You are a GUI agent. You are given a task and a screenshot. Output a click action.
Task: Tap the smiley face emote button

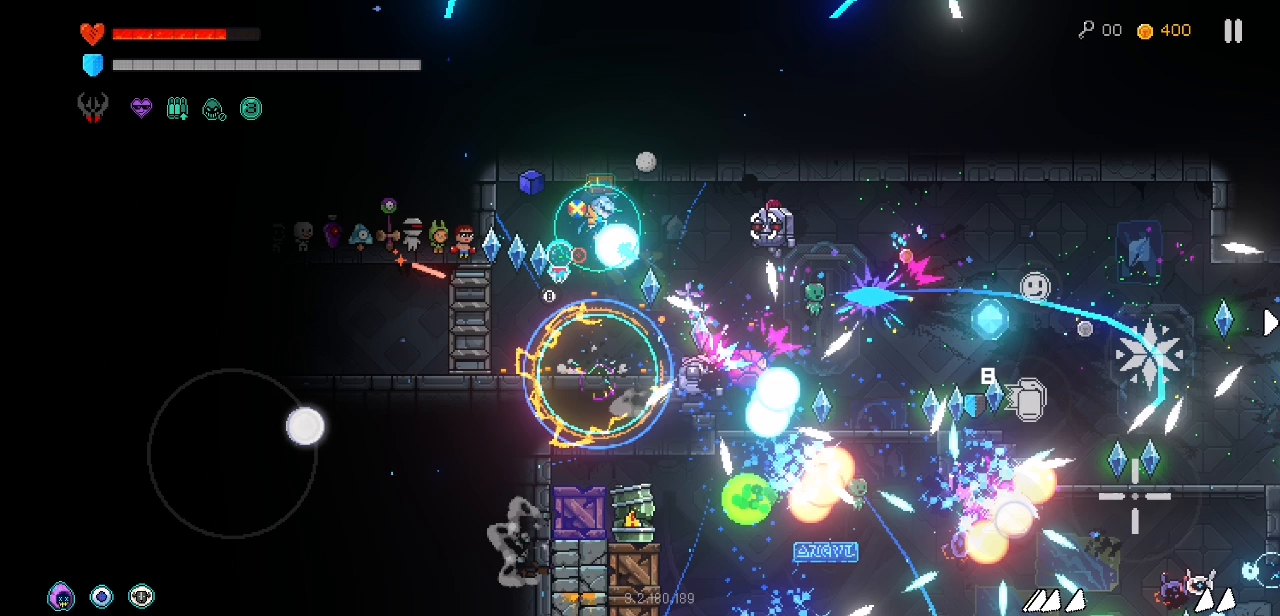(1035, 288)
